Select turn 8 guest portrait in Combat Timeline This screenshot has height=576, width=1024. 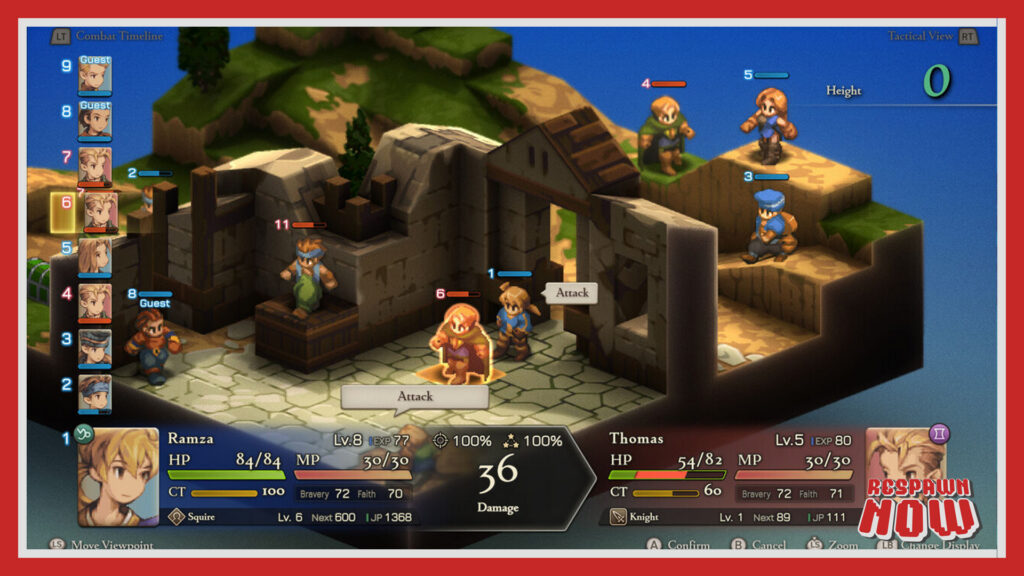[95, 120]
